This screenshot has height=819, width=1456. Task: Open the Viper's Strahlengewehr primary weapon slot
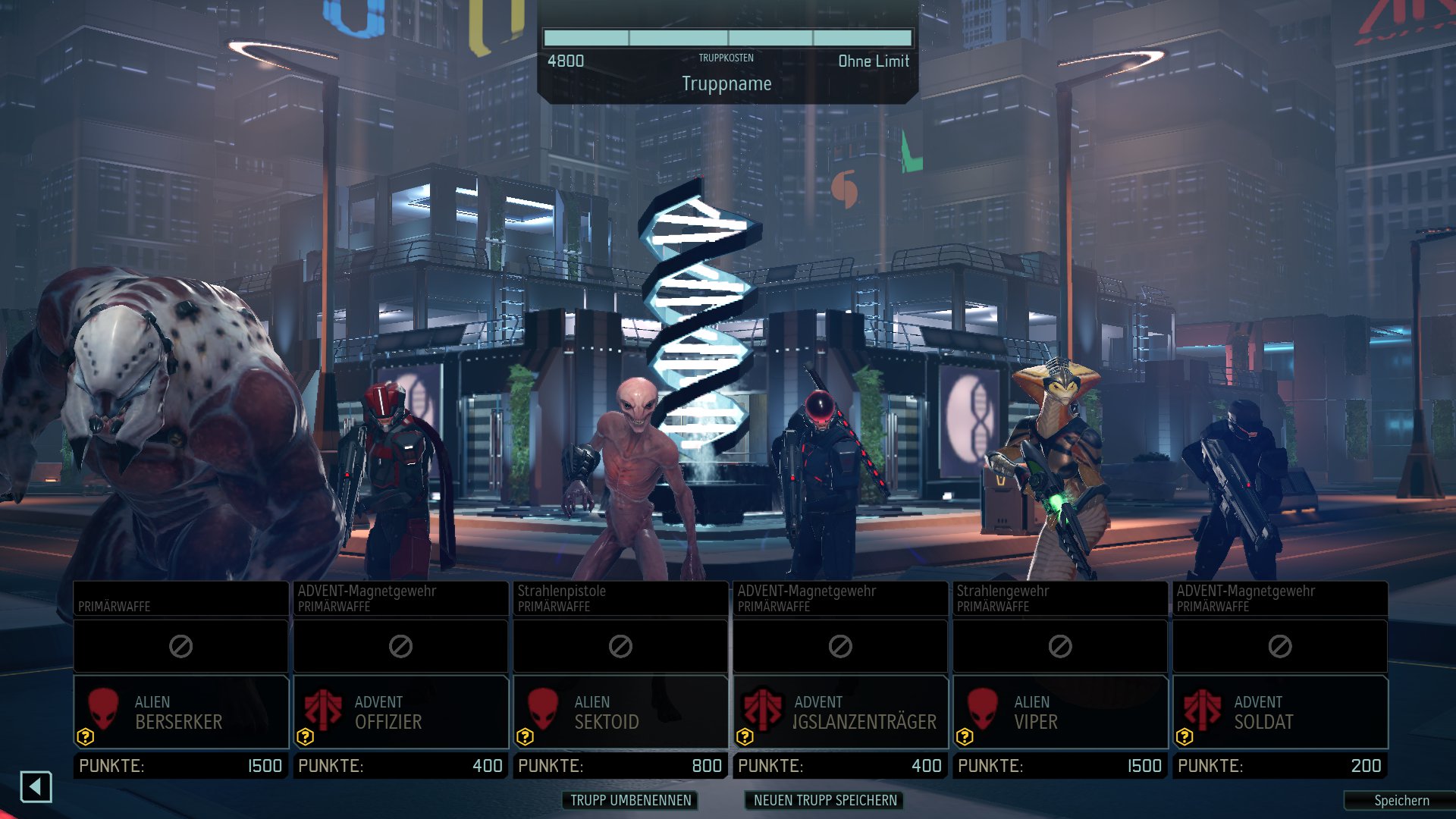(1060, 598)
